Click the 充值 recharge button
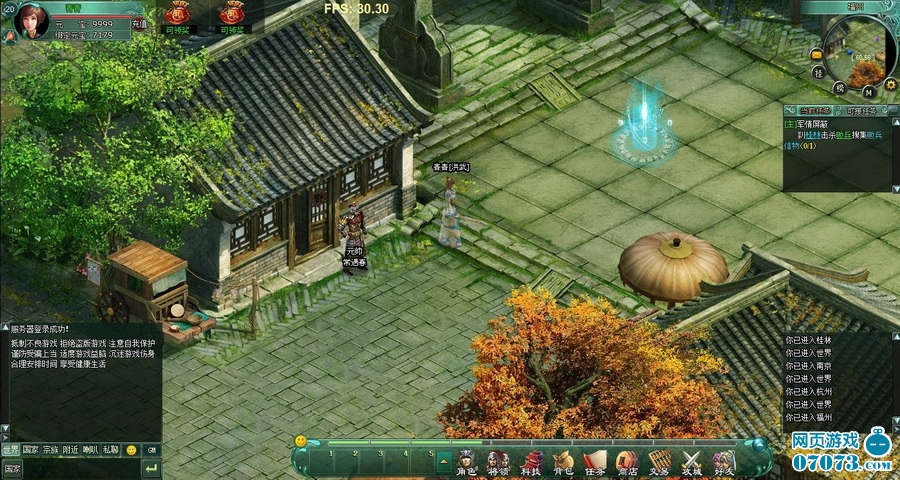The width and height of the screenshot is (900, 480). point(139,23)
